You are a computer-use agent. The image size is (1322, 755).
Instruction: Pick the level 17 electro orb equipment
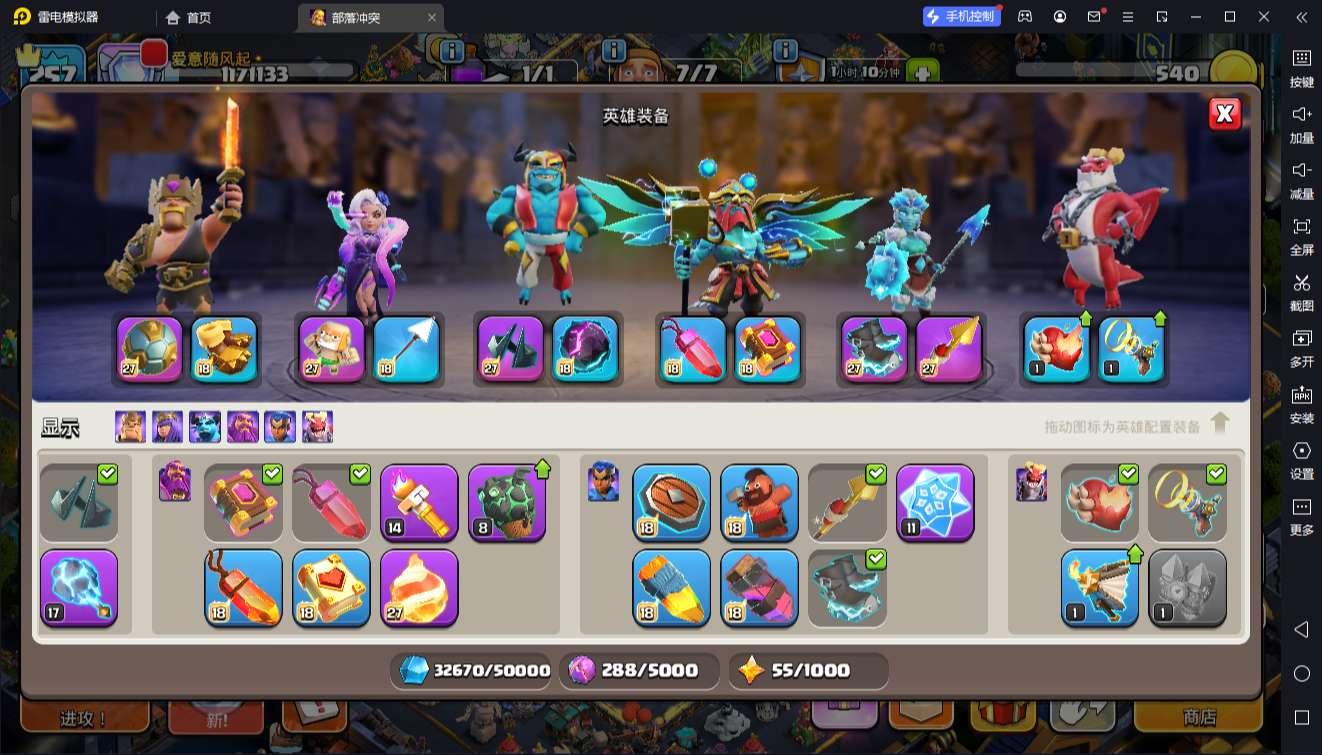pyautogui.click(x=79, y=587)
